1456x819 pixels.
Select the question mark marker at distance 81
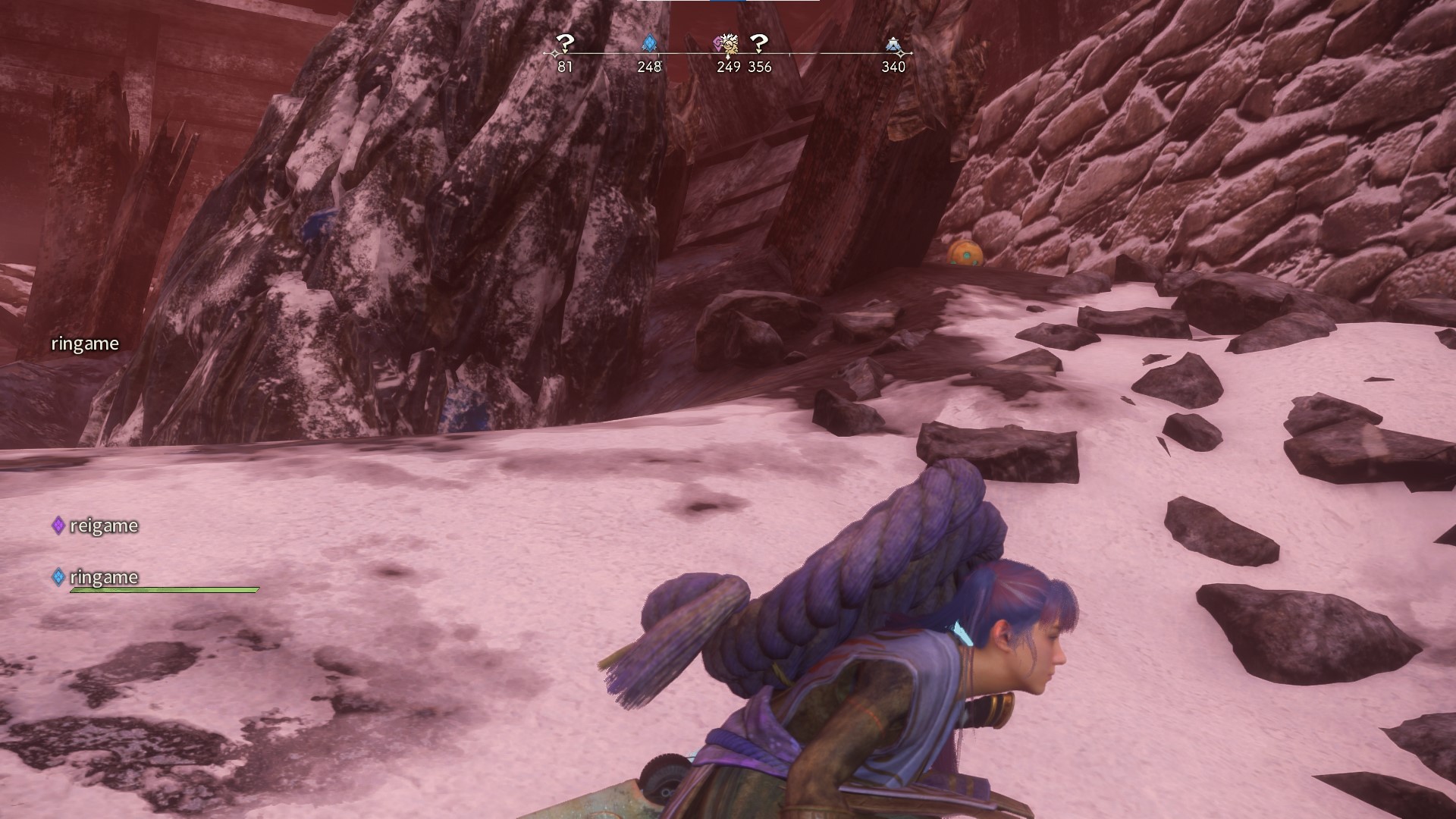tap(564, 44)
